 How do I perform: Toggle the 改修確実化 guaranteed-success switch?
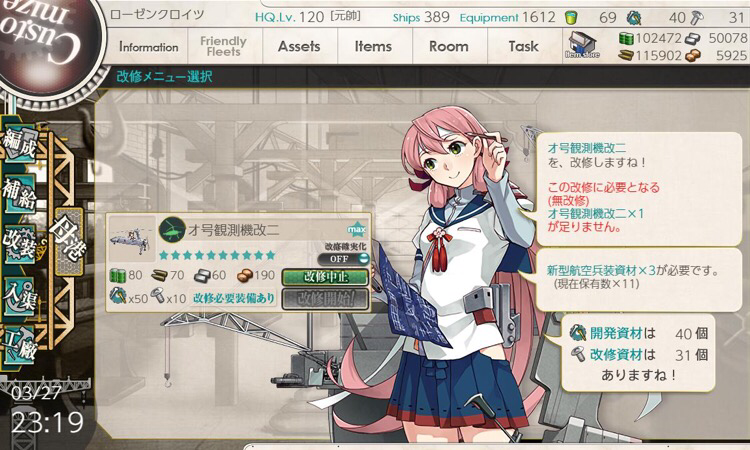345,258
